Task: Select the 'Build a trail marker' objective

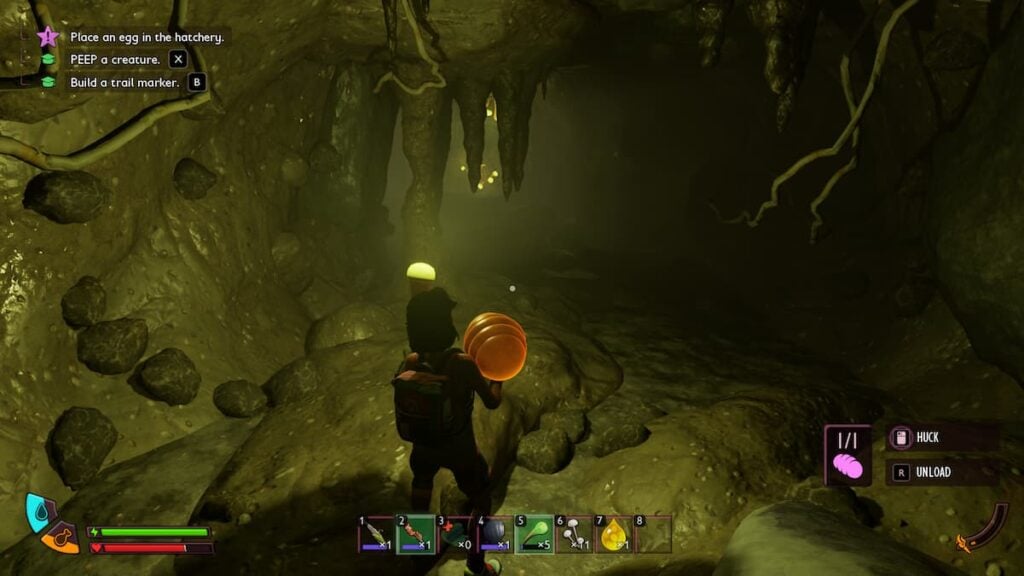Action: 125,83
